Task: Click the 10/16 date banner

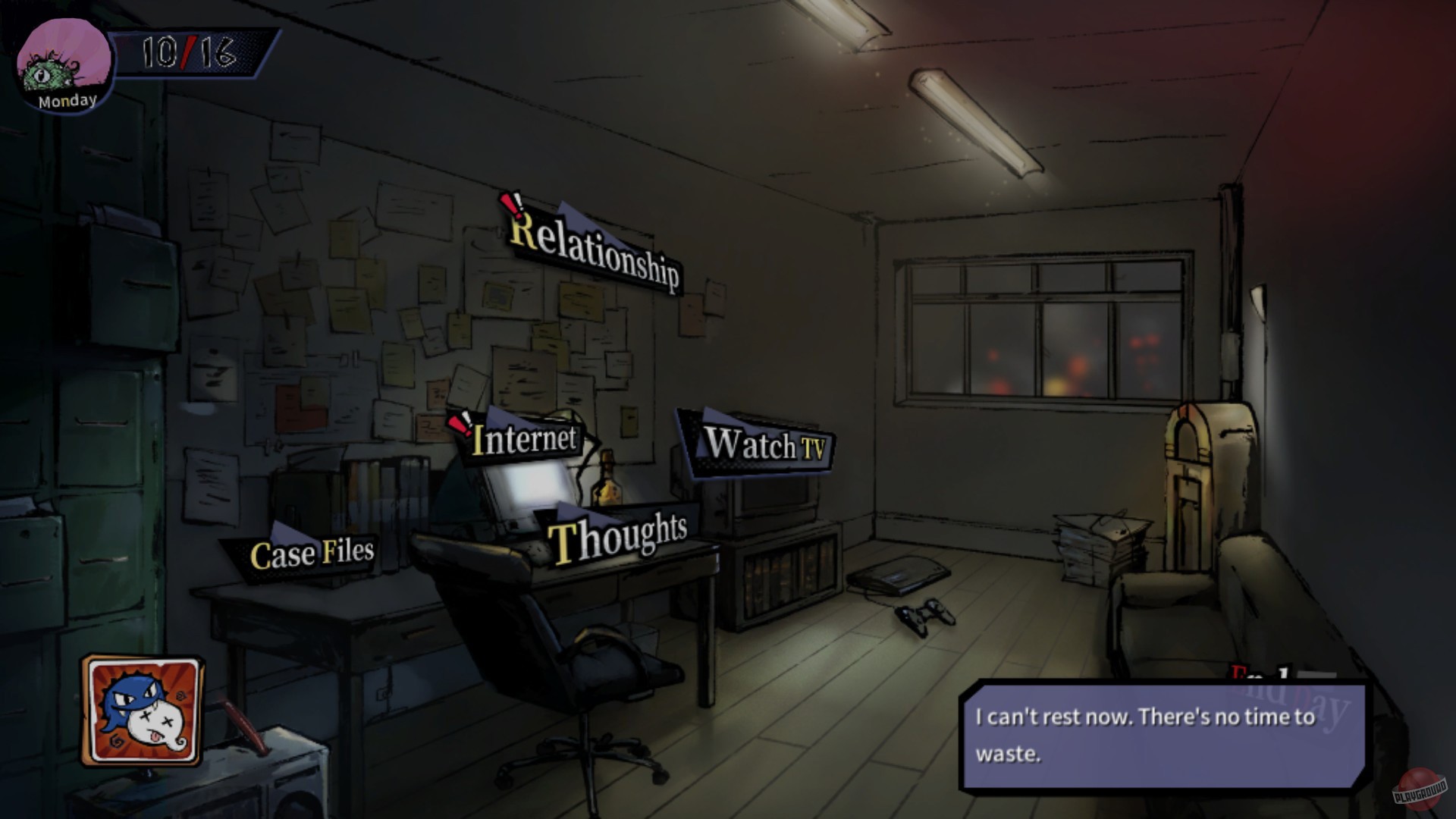Action: click(190, 53)
